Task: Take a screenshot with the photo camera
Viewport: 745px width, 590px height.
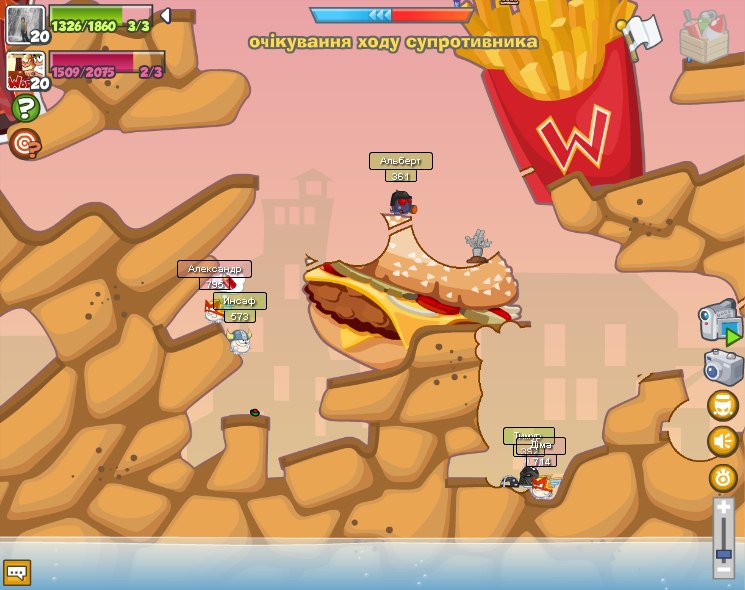Action: click(723, 367)
